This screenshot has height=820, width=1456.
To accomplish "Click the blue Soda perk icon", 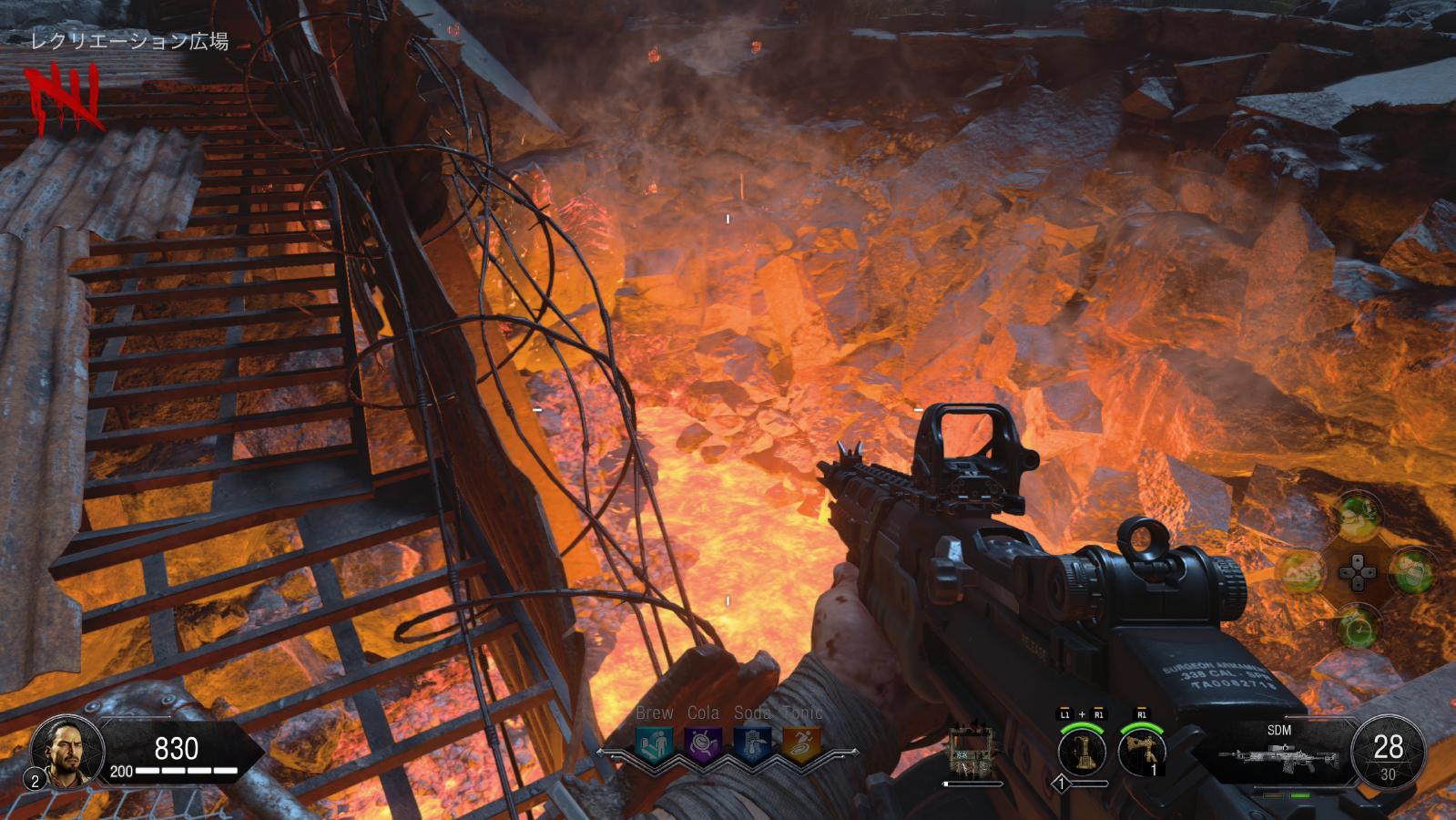I will coord(752,743).
